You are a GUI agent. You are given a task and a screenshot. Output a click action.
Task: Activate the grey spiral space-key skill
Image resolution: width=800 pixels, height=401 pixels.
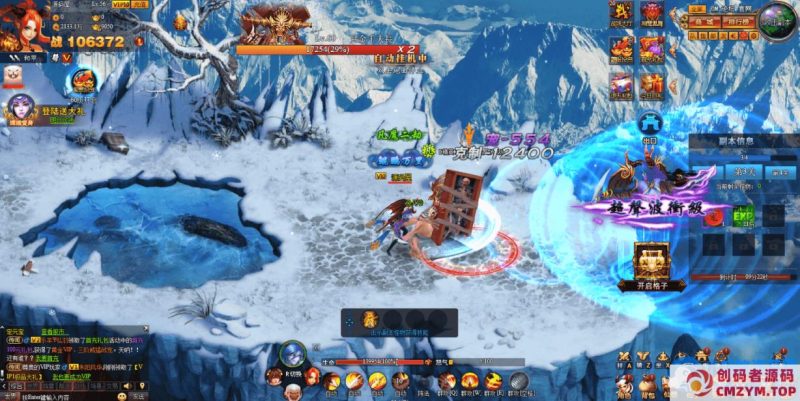(519, 381)
